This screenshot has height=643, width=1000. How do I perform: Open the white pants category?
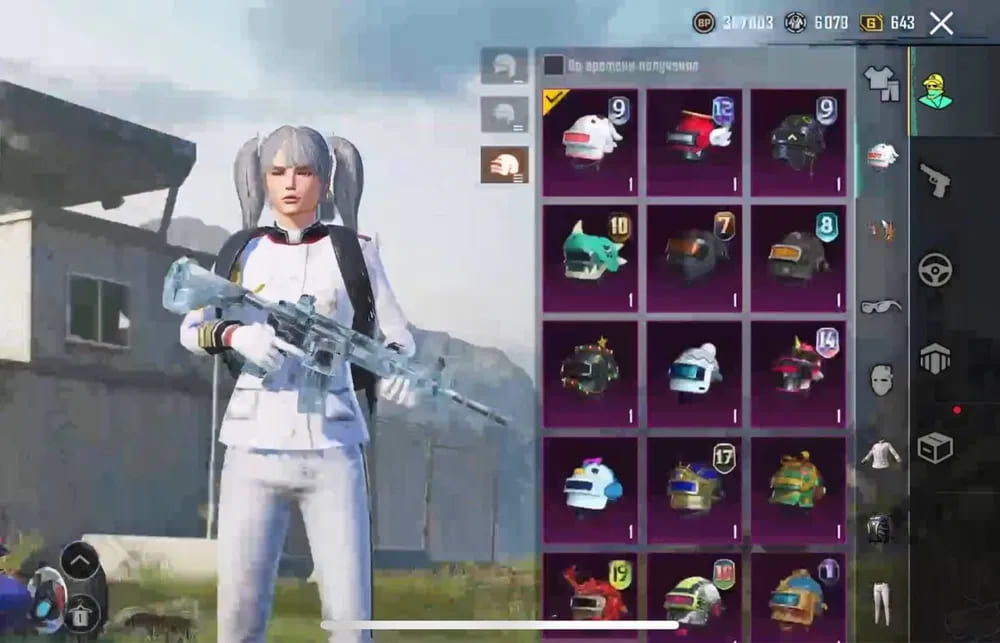[881, 602]
